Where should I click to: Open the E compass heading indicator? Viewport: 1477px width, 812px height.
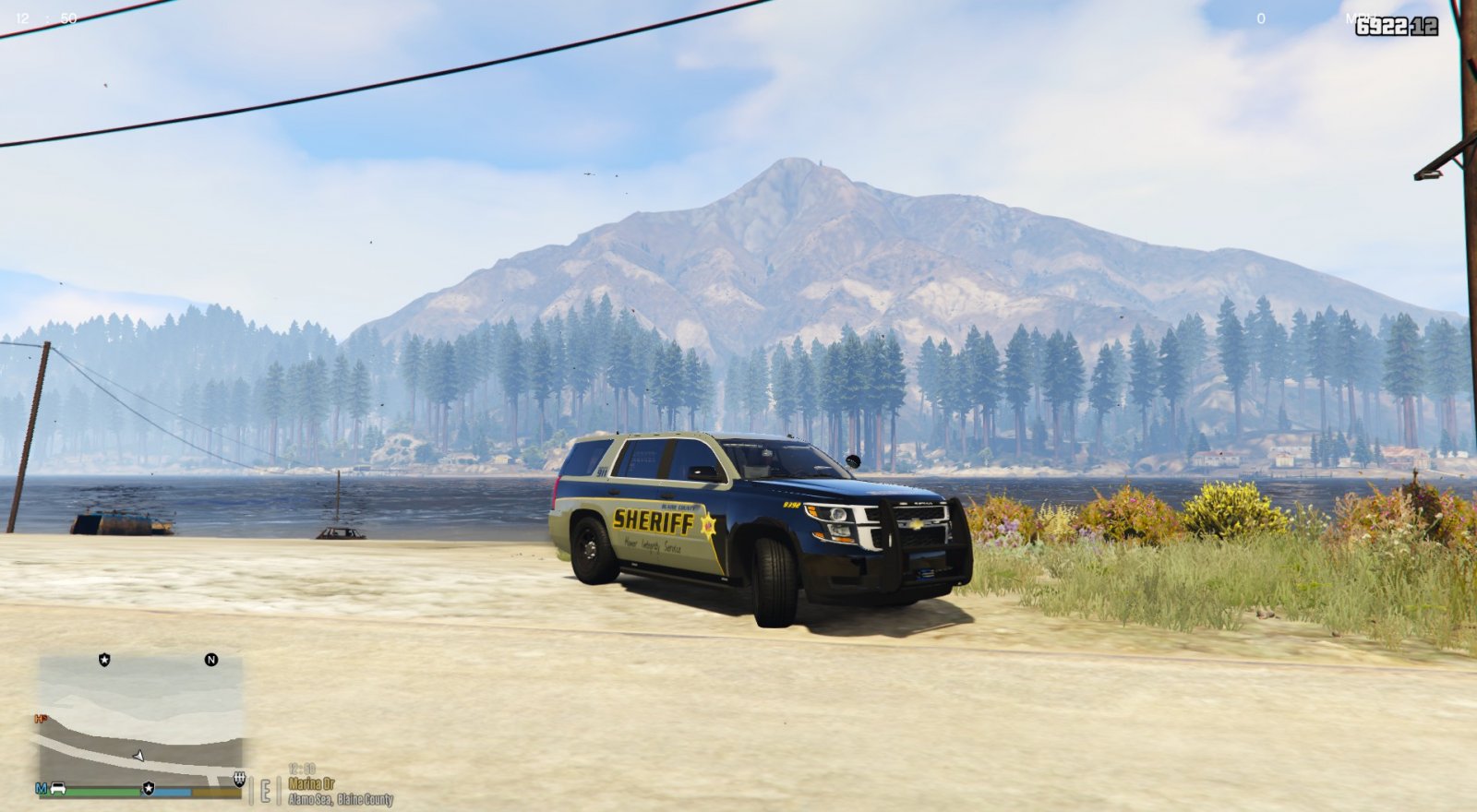tap(266, 790)
